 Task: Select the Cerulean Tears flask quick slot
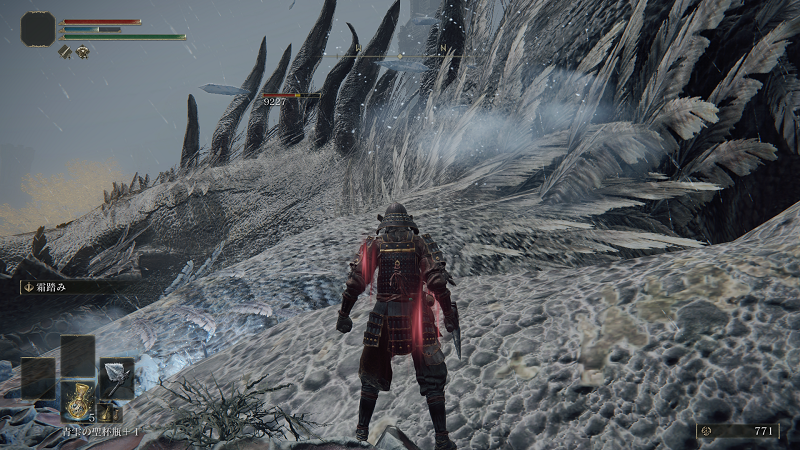tap(77, 400)
